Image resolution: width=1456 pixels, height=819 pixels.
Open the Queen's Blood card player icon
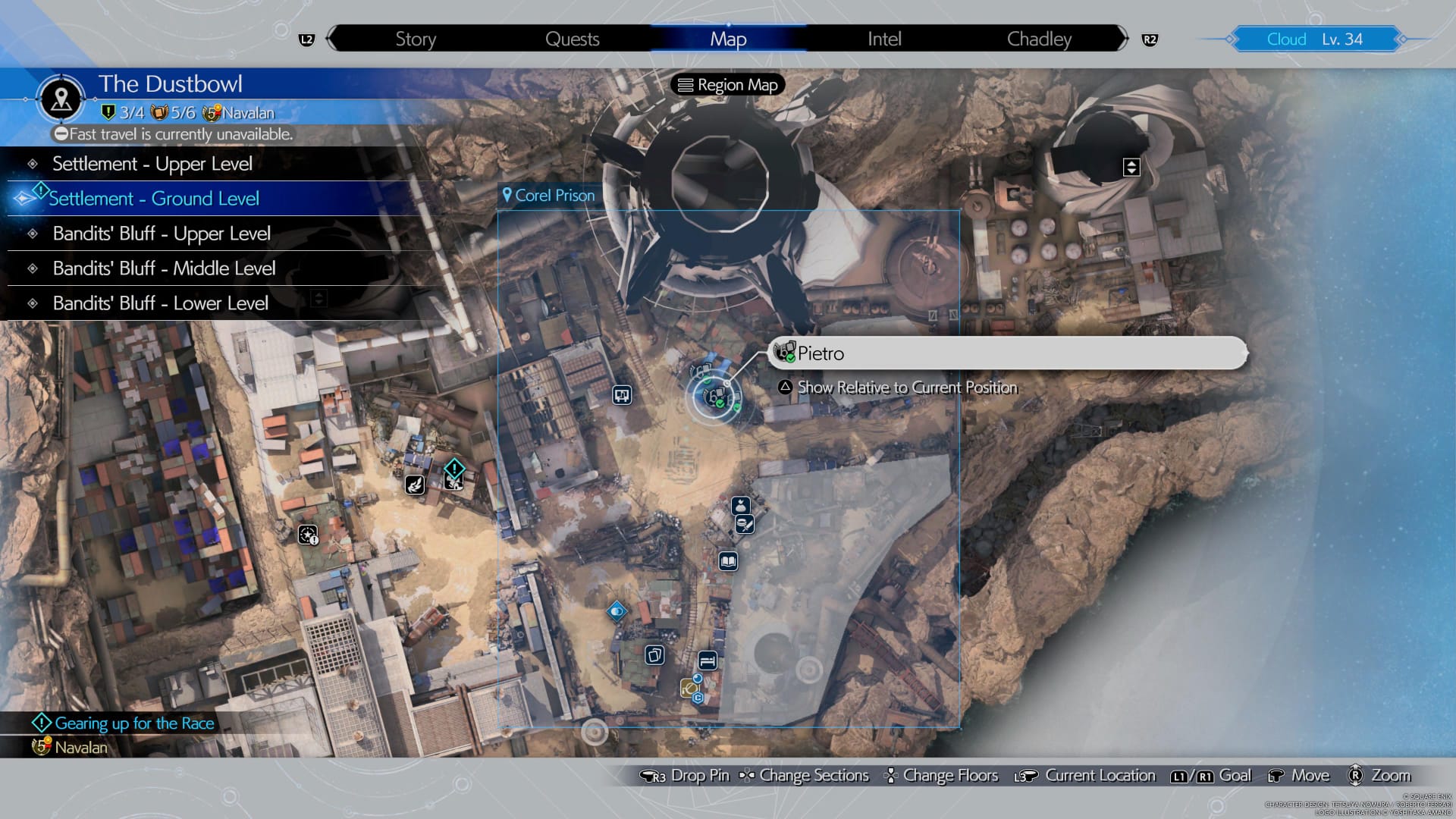(x=654, y=654)
